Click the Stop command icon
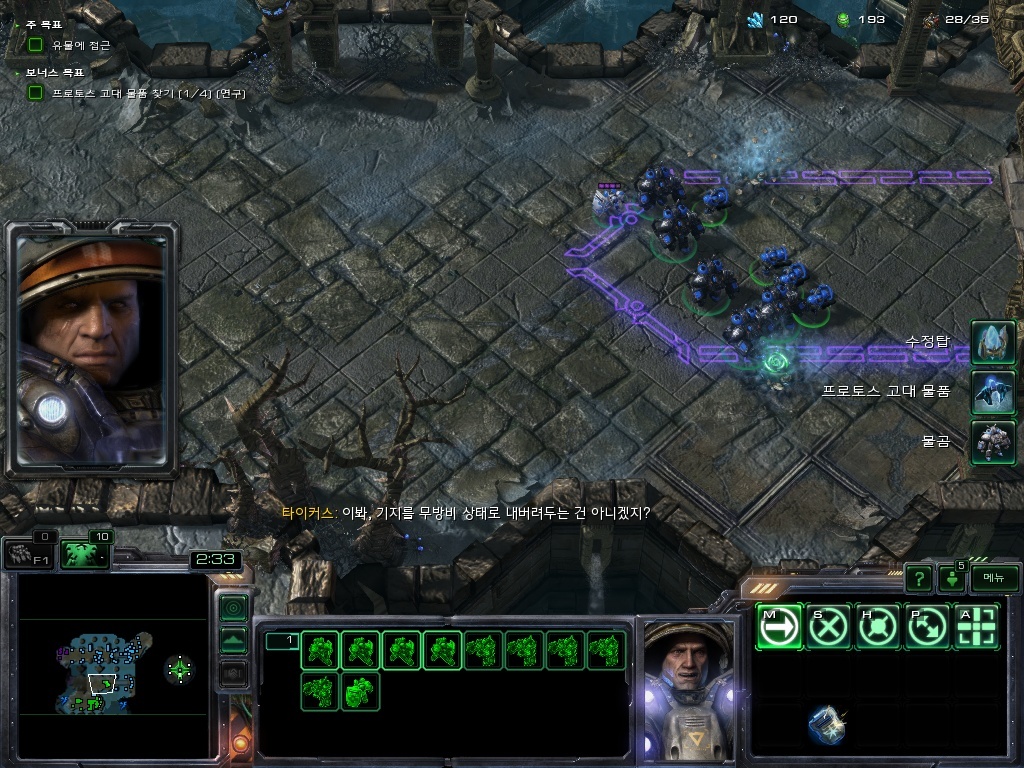1024x768 pixels. click(x=829, y=627)
